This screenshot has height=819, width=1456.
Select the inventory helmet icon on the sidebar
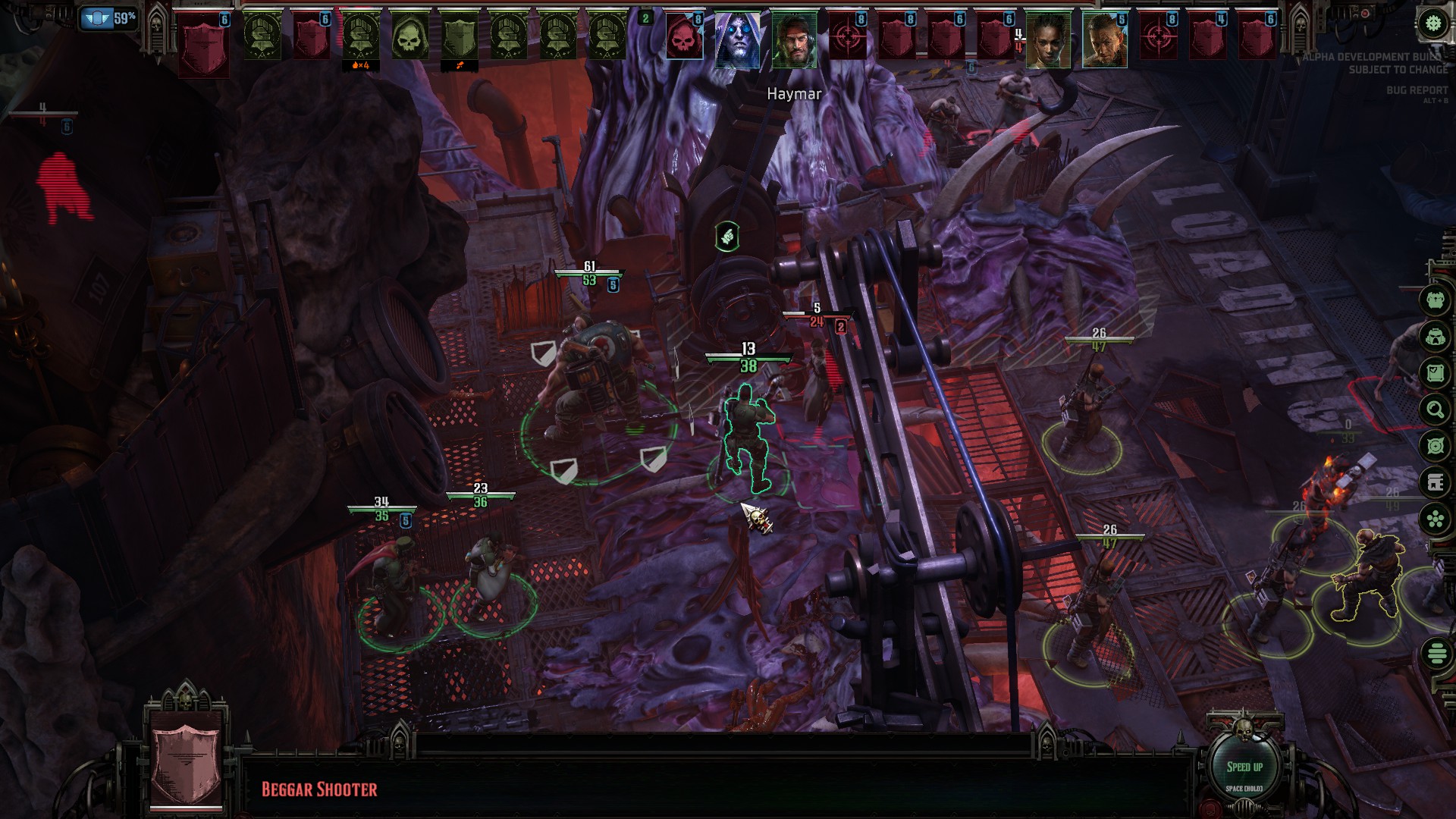point(1432,337)
